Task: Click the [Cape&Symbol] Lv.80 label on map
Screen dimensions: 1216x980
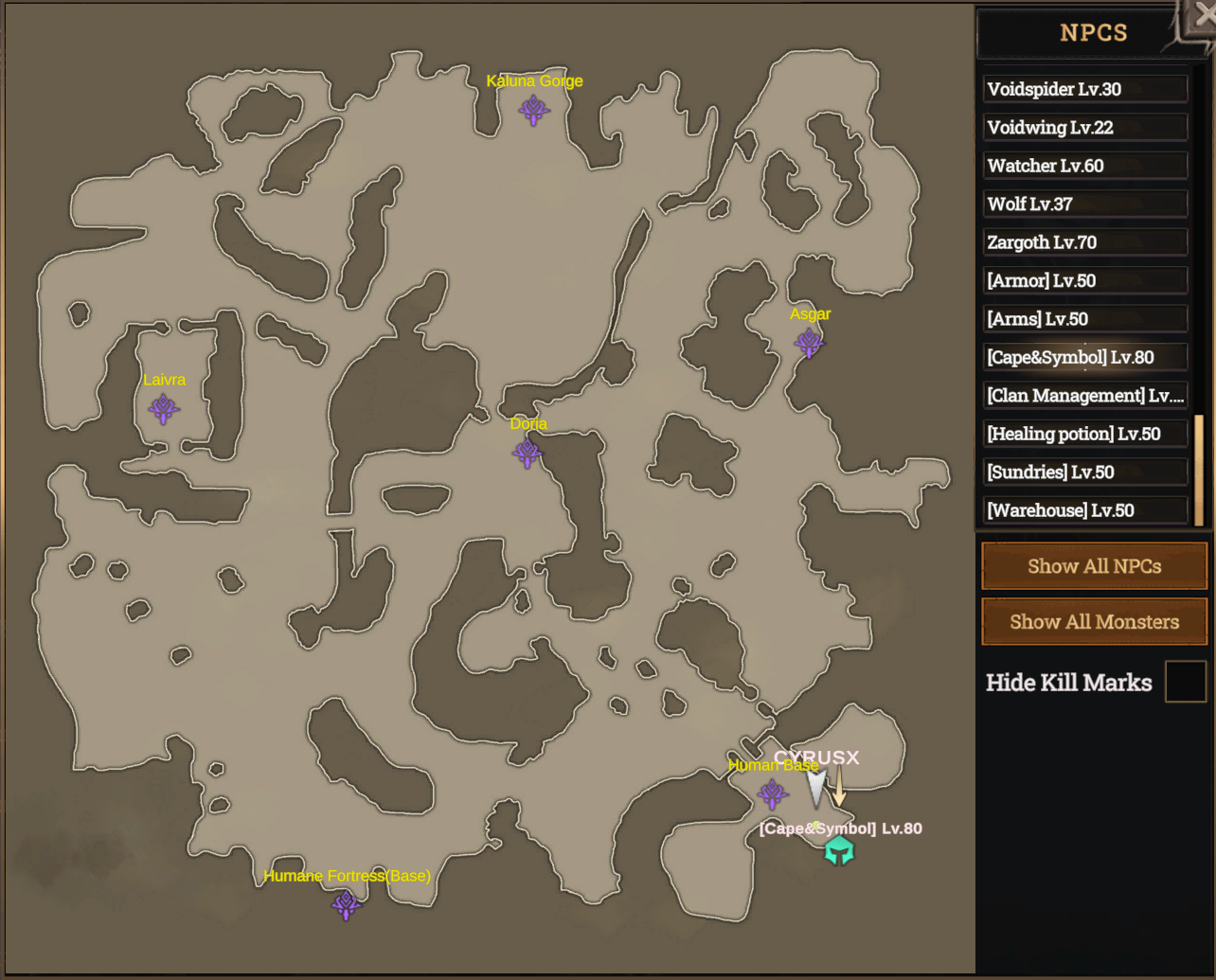Action: click(x=839, y=828)
